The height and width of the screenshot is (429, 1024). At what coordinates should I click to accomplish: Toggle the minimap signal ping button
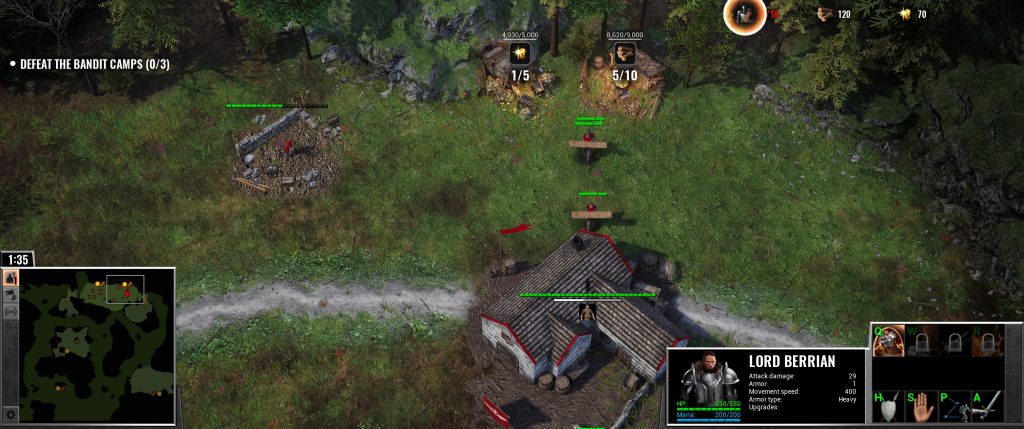pyautogui.click(x=11, y=312)
